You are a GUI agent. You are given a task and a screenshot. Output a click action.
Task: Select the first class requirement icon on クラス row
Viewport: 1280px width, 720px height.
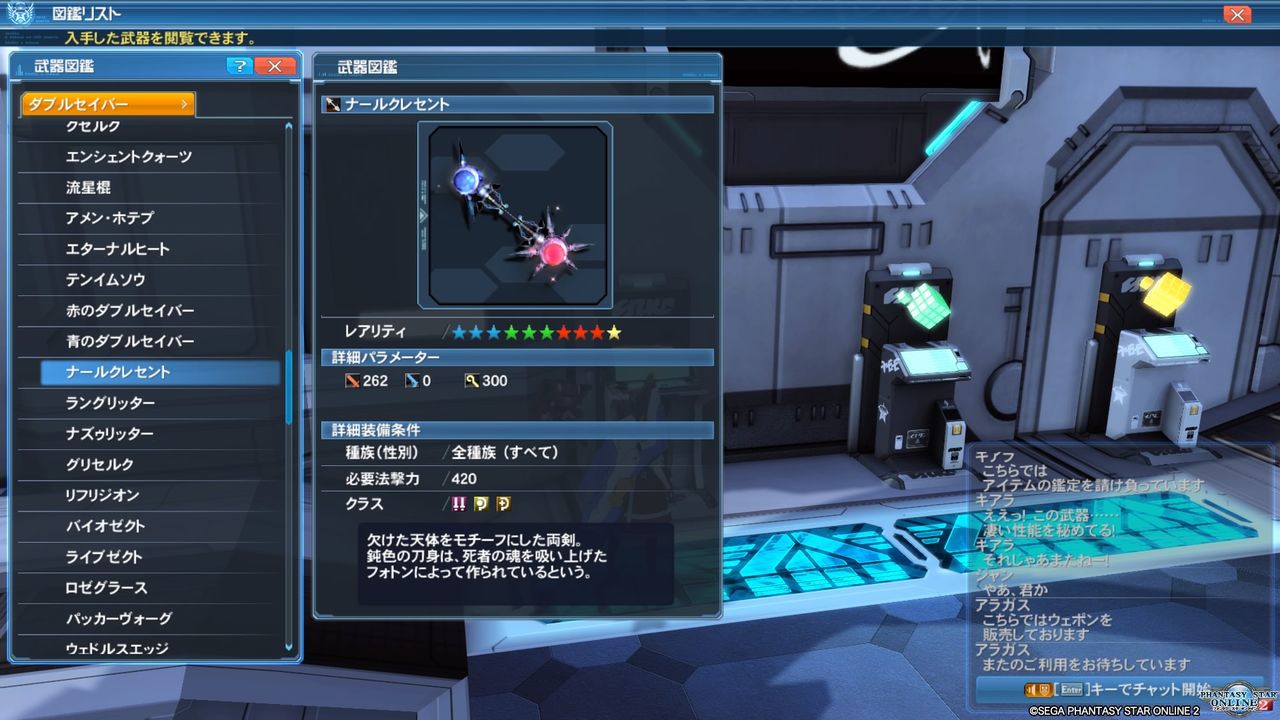460,503
